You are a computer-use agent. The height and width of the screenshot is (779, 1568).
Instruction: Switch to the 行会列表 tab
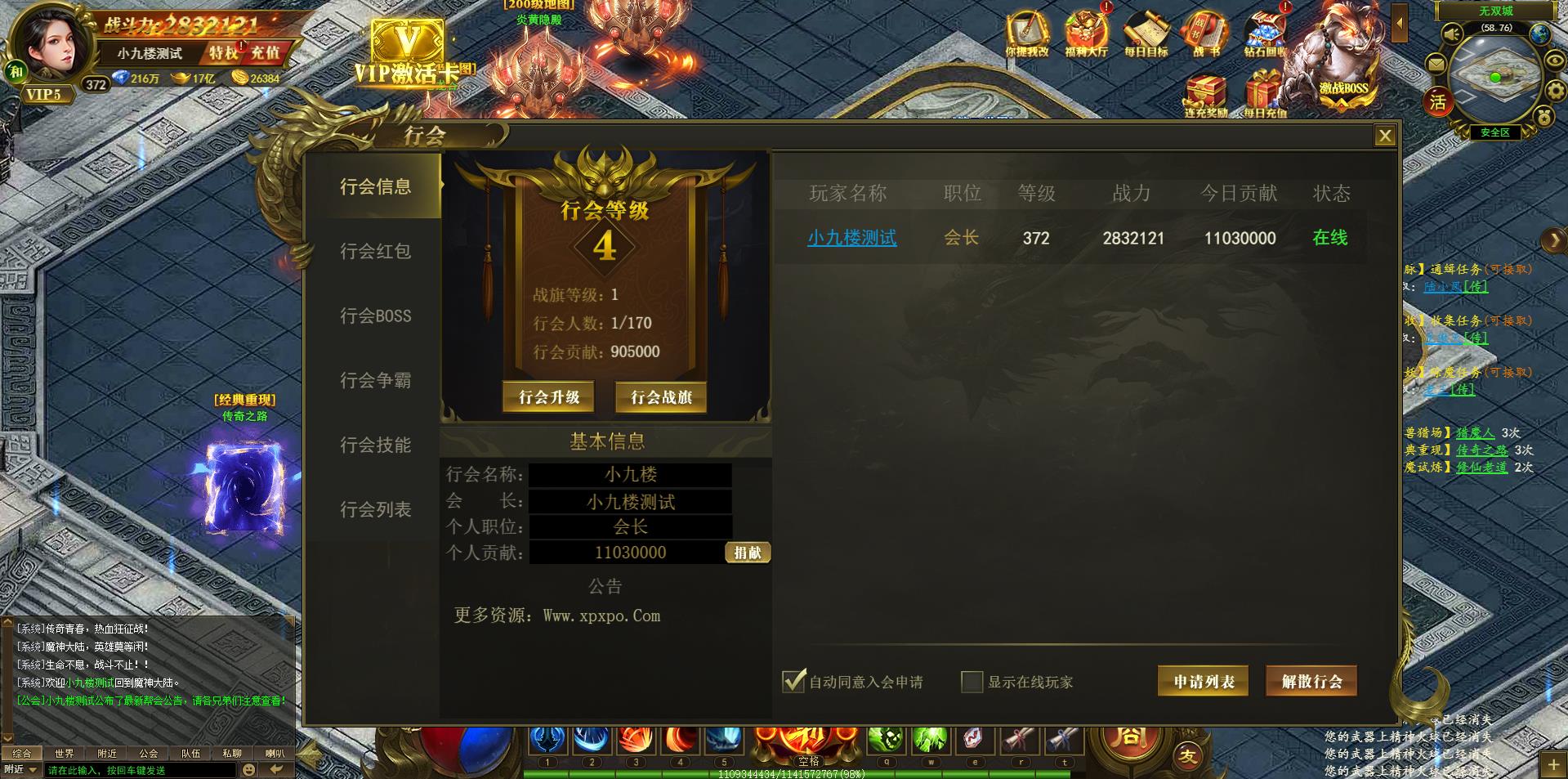click(x=375, y=508)
